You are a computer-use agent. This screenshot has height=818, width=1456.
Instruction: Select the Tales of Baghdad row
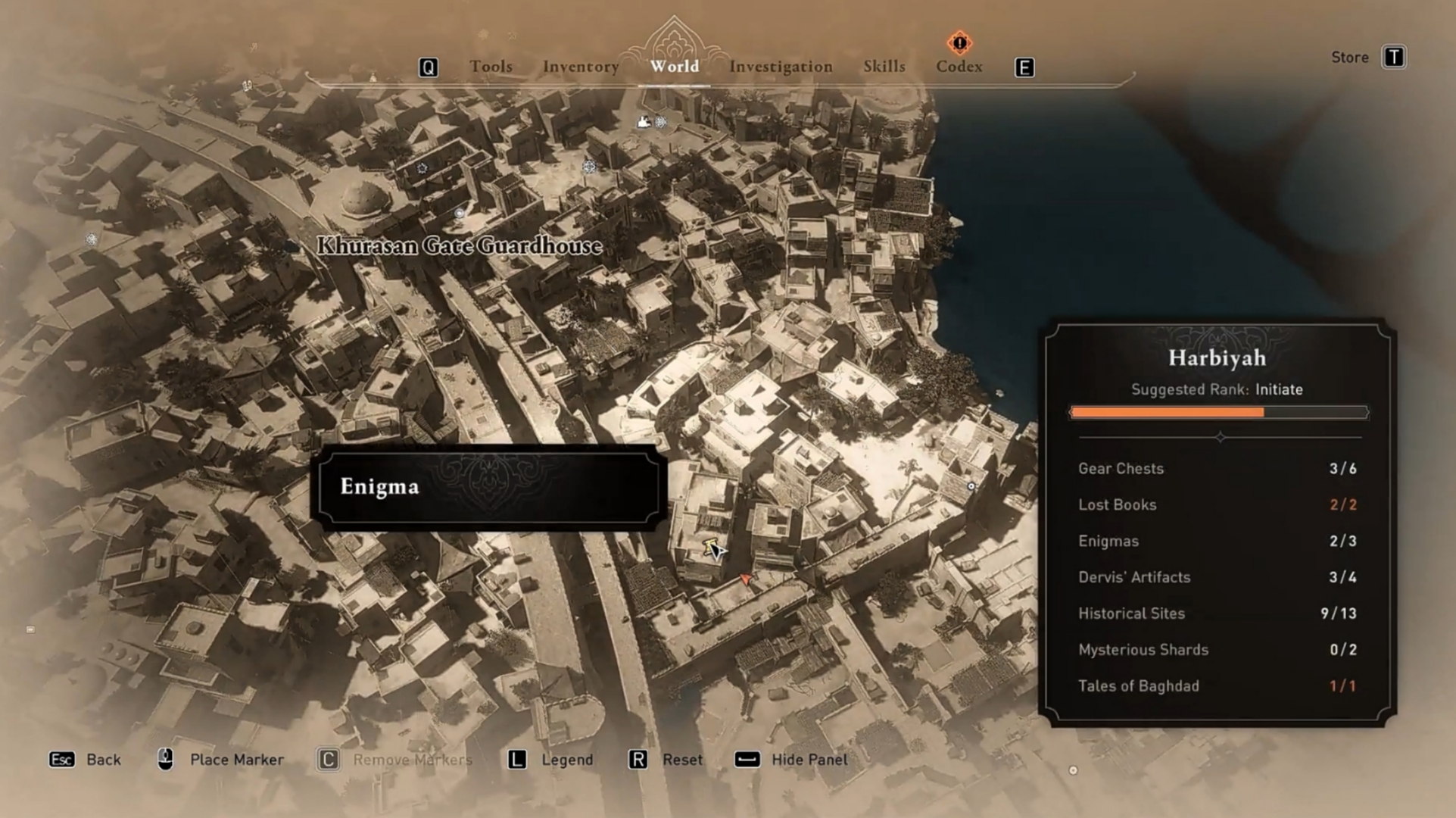click(x=1217, y=686)
